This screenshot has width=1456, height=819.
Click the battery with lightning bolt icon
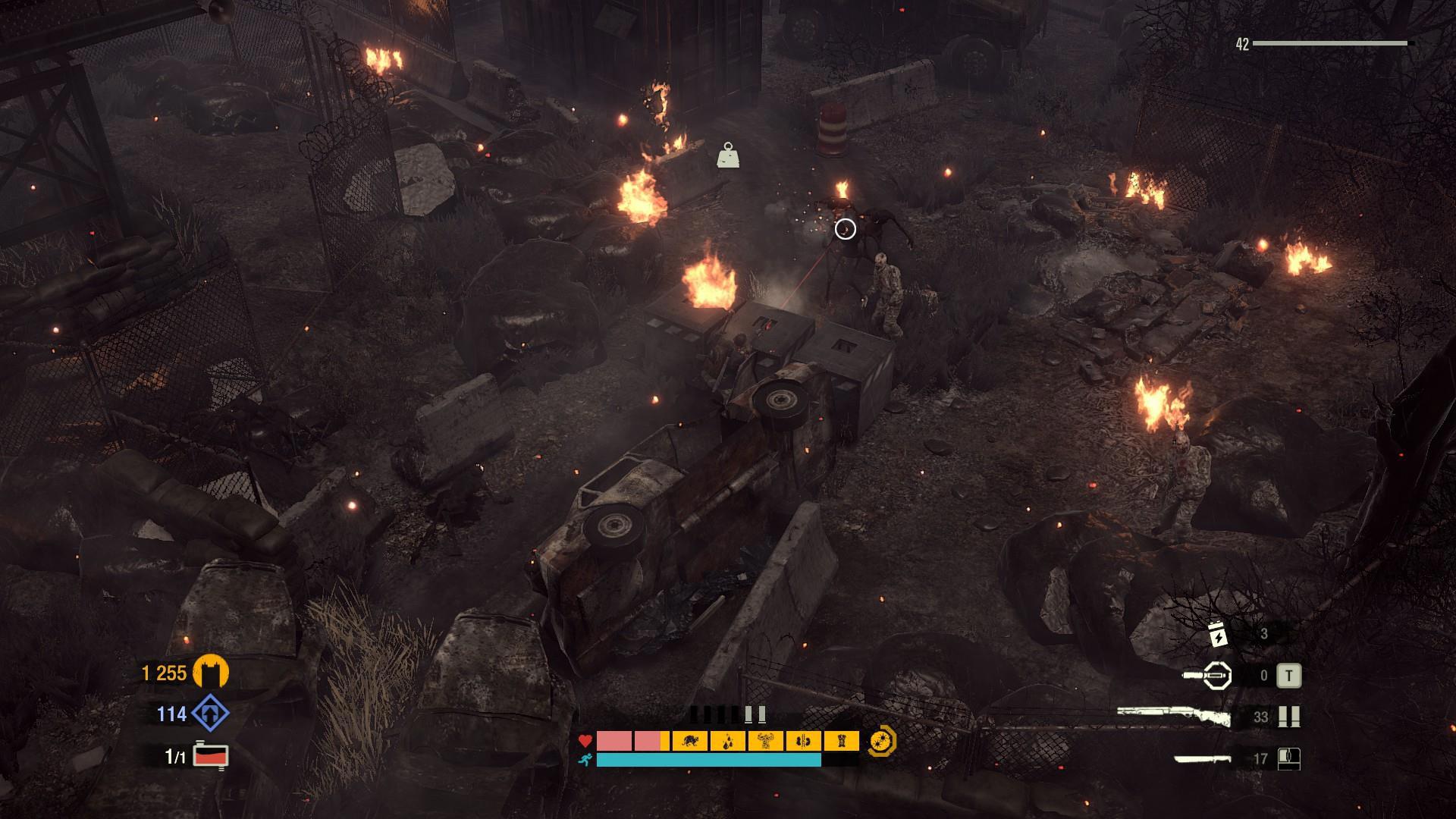[1218, 634]
